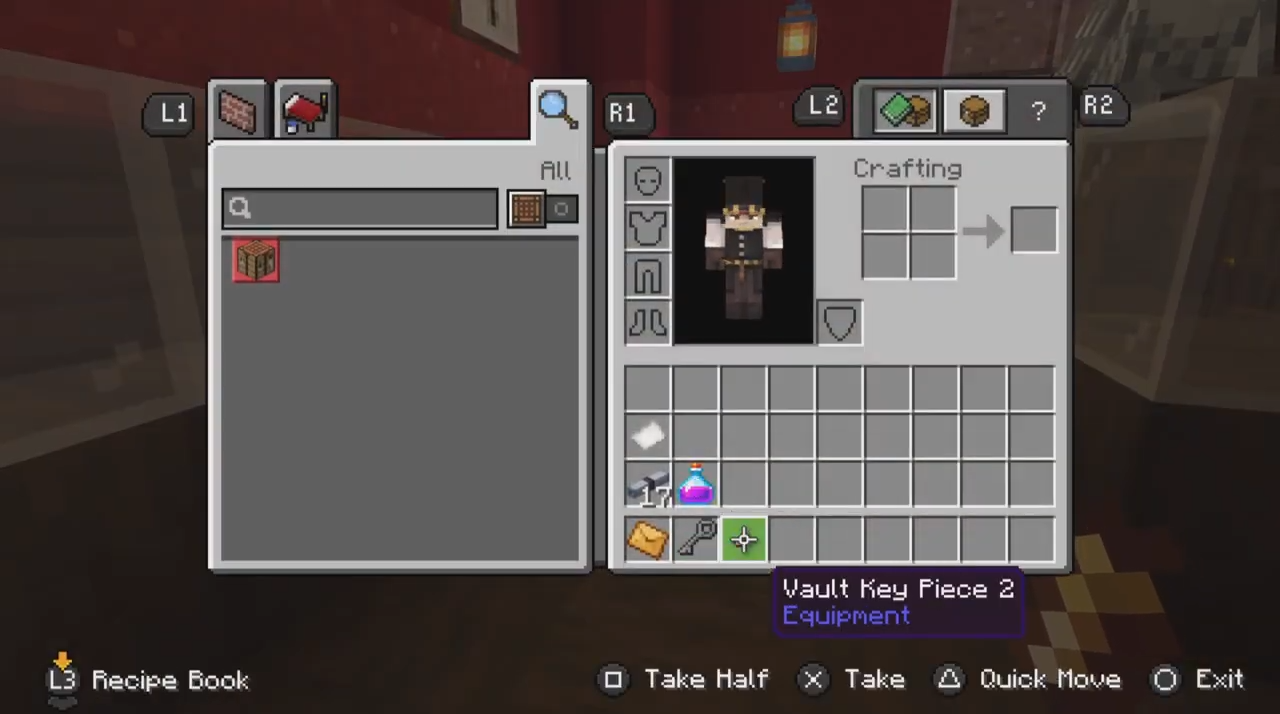Open the question mark help tab

(1038, 111)
